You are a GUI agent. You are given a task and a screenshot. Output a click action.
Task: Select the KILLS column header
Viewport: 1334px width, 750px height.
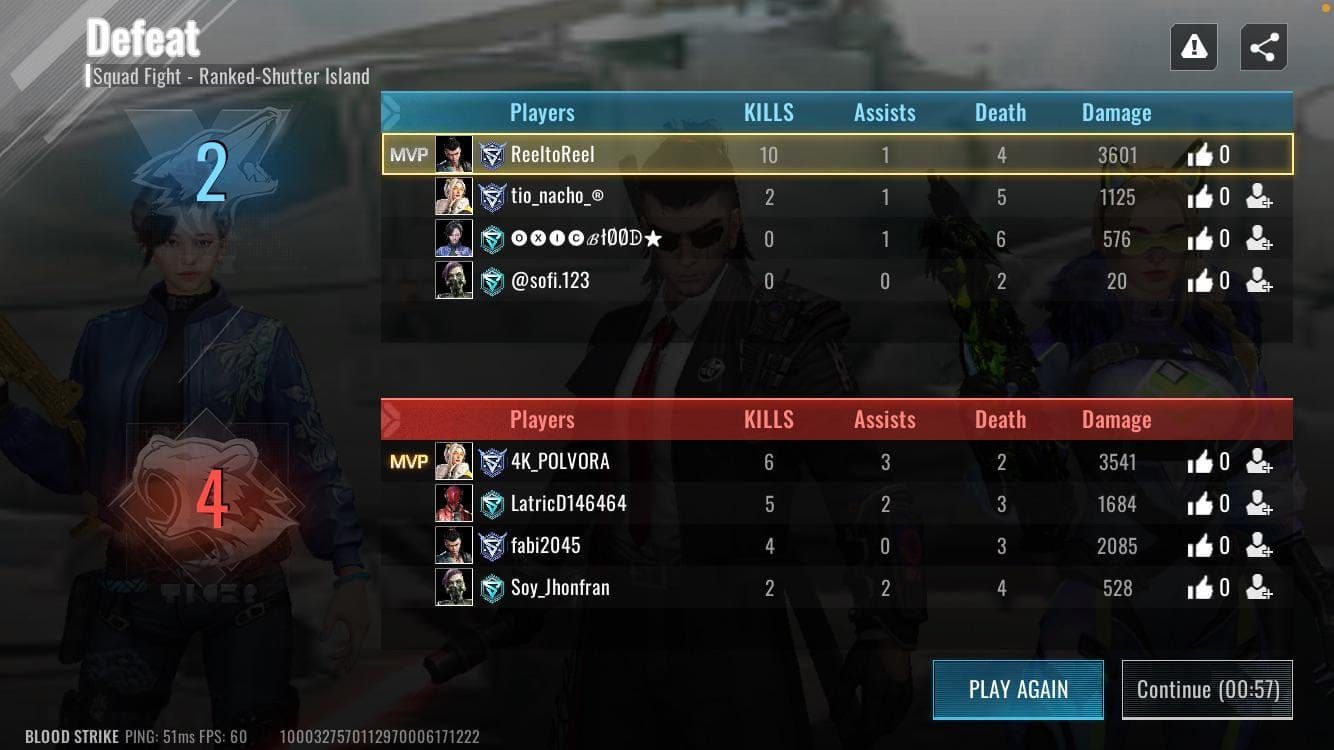(768, 112)
